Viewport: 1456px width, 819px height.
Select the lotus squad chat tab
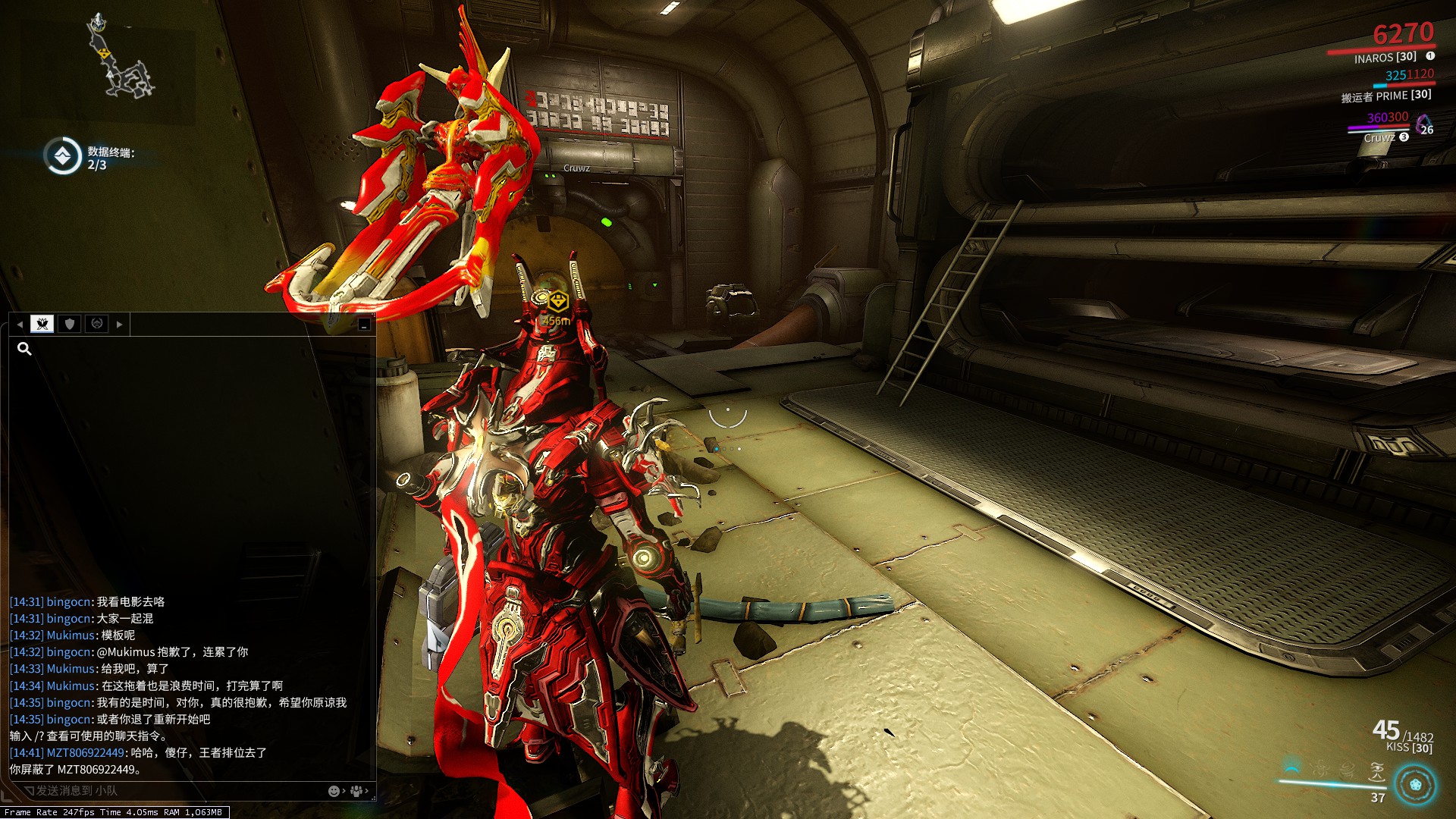pos(42,324)
